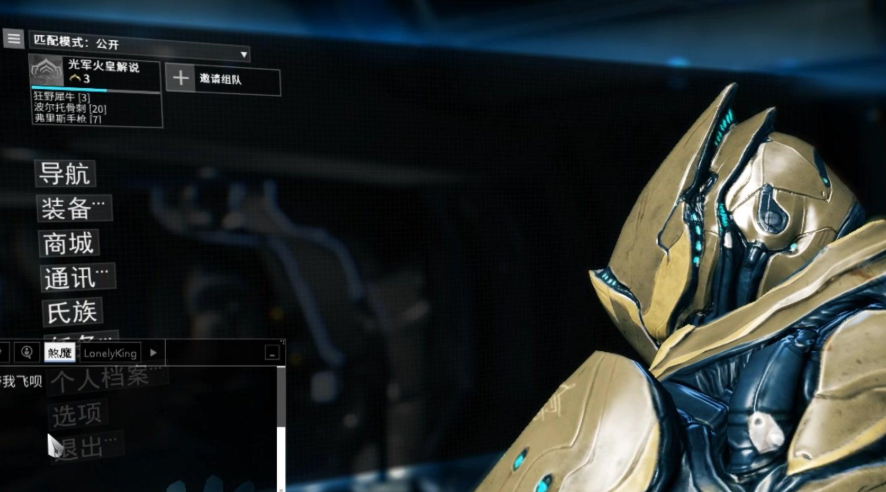Select the 装备 (Equipment) menu entry
Viewport: 886px width, 492px height.
[x=73, y=208]
